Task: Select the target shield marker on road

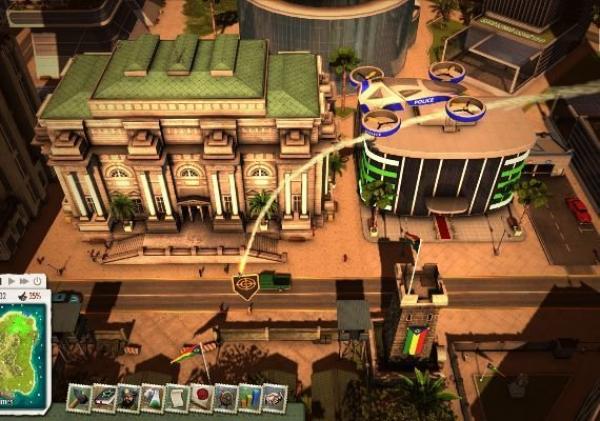Action: [244, 286]
